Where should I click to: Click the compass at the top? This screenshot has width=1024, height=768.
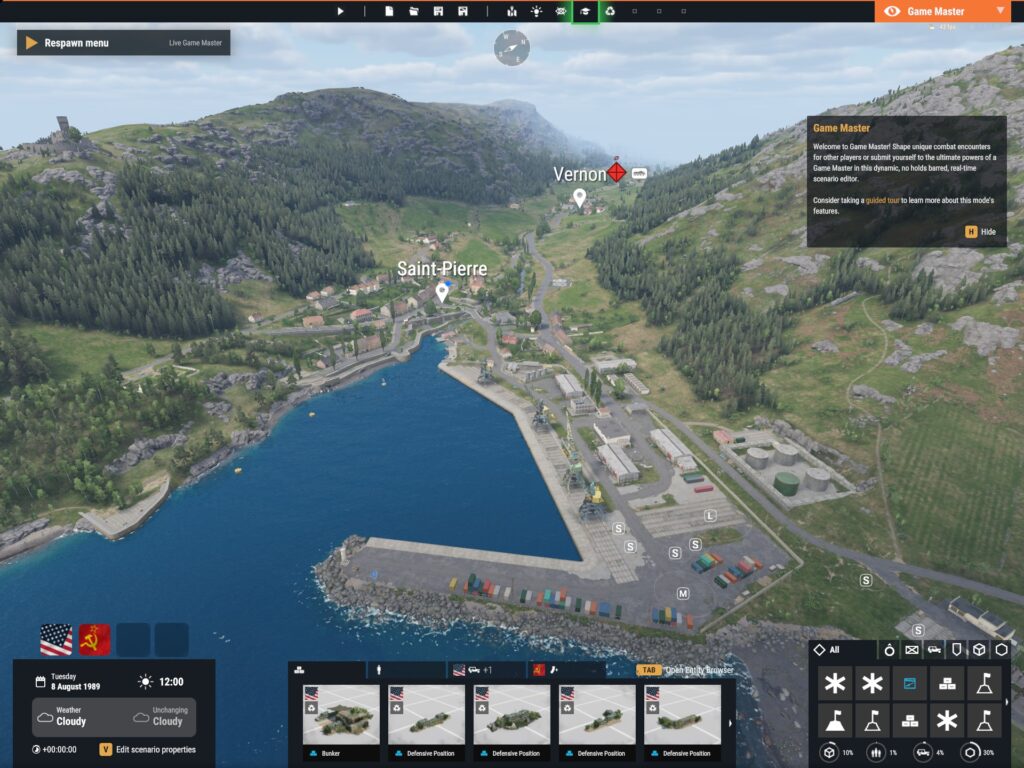point(511,47)
